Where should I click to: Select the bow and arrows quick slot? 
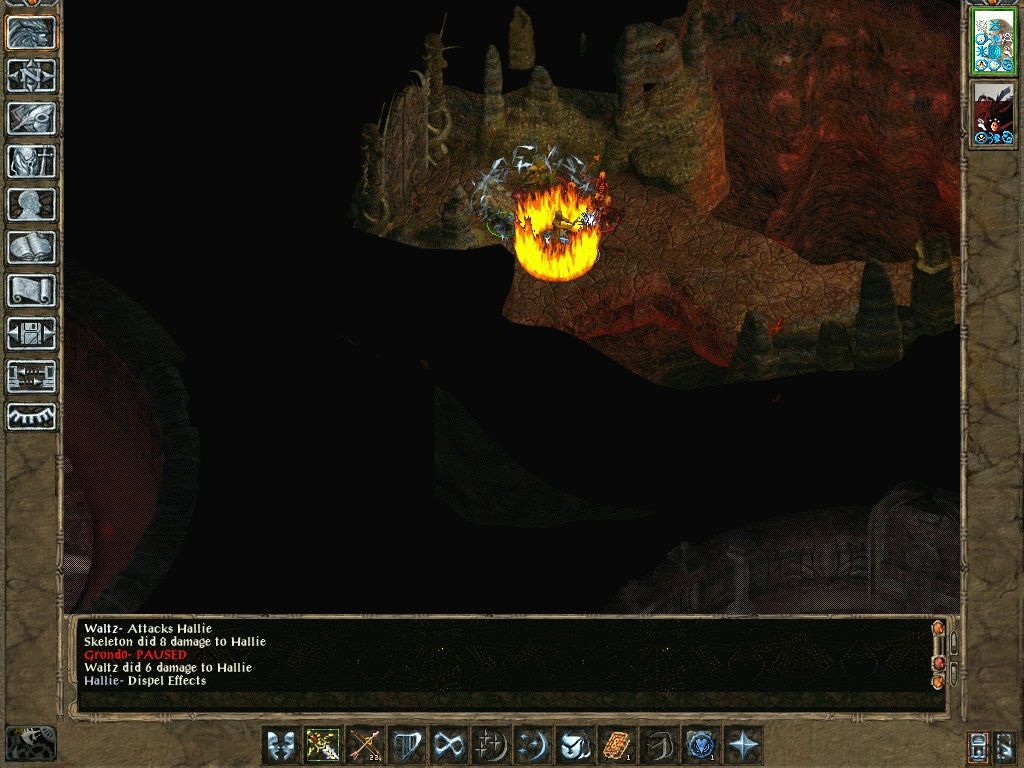(365, 745)
